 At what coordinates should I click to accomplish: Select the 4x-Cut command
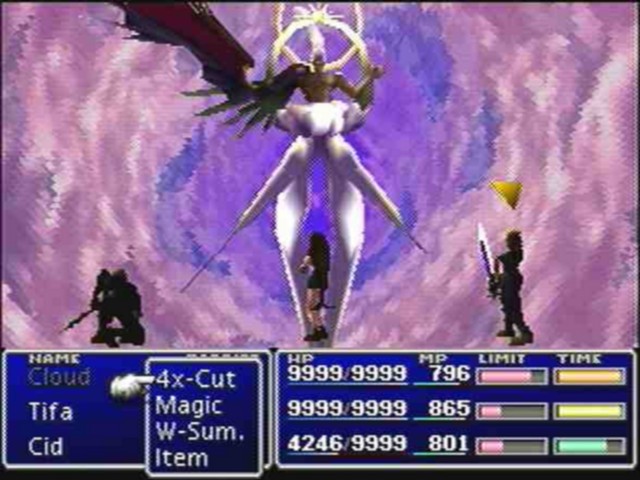(196, 380)
